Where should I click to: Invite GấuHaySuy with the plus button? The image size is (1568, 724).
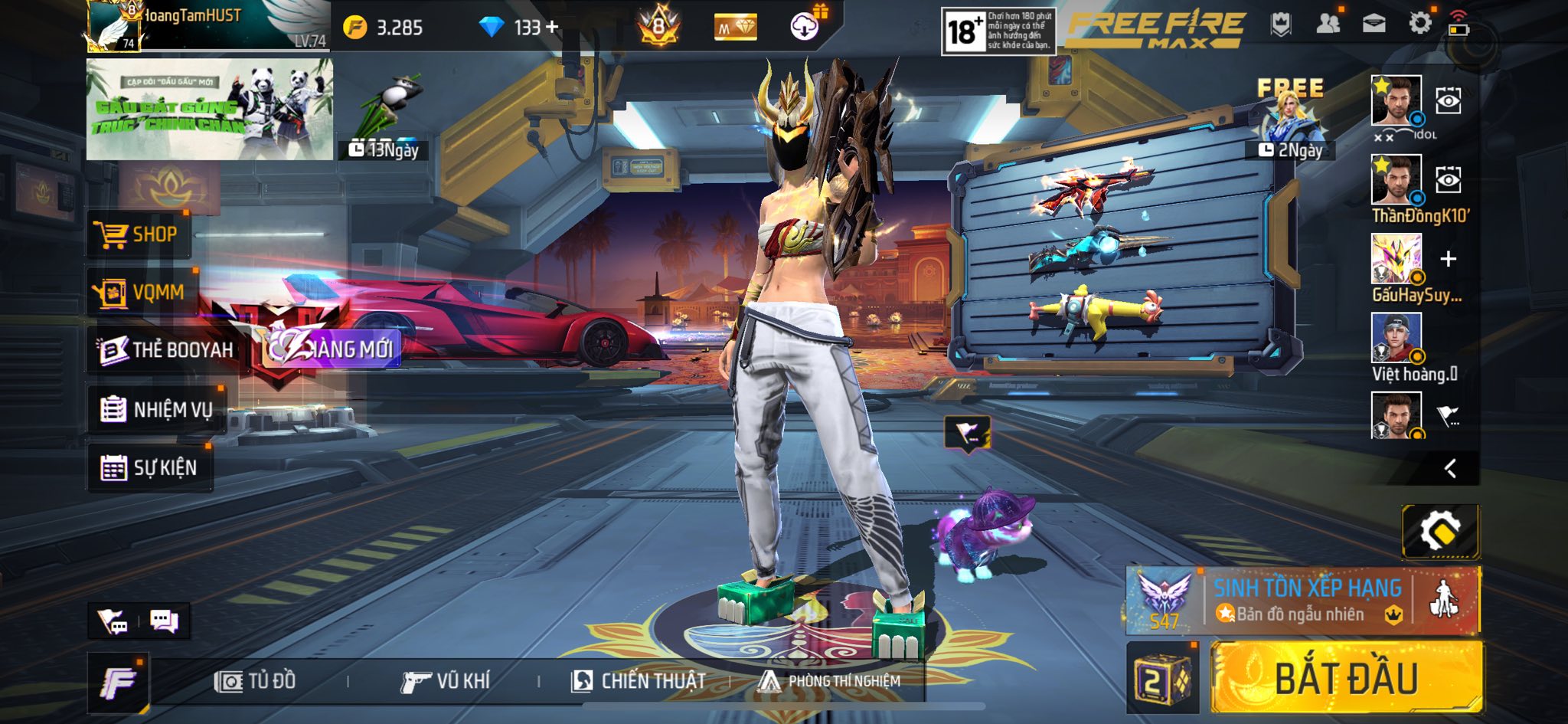1448,259
